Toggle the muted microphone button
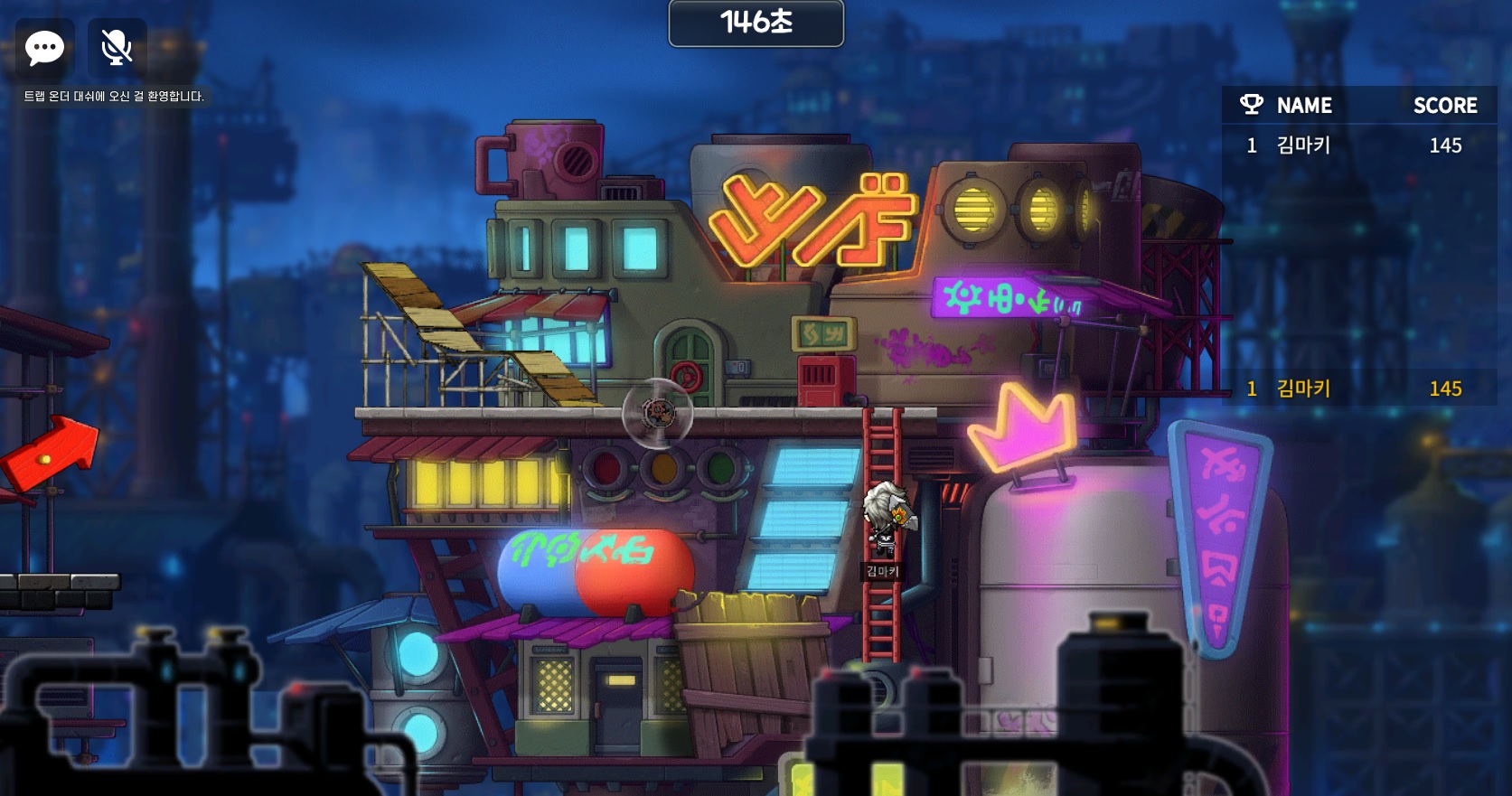Image resolution: width=1512 pixels, height=796 pixels. pos(117,48)
